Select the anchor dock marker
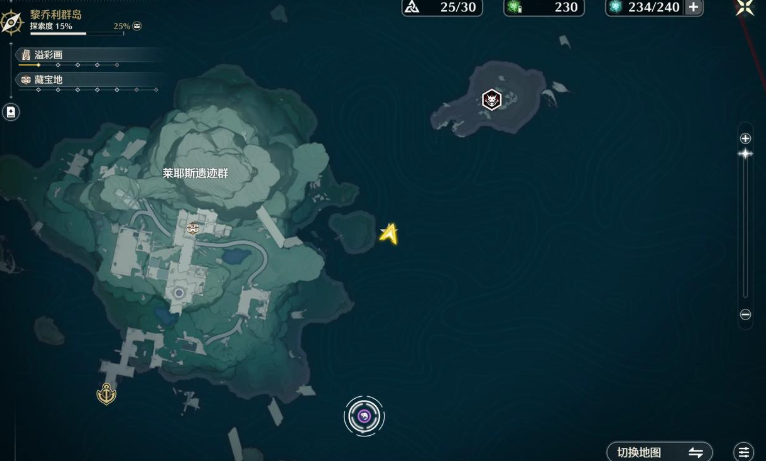This screenshot has height=461, width=766. tap(106, 395)
